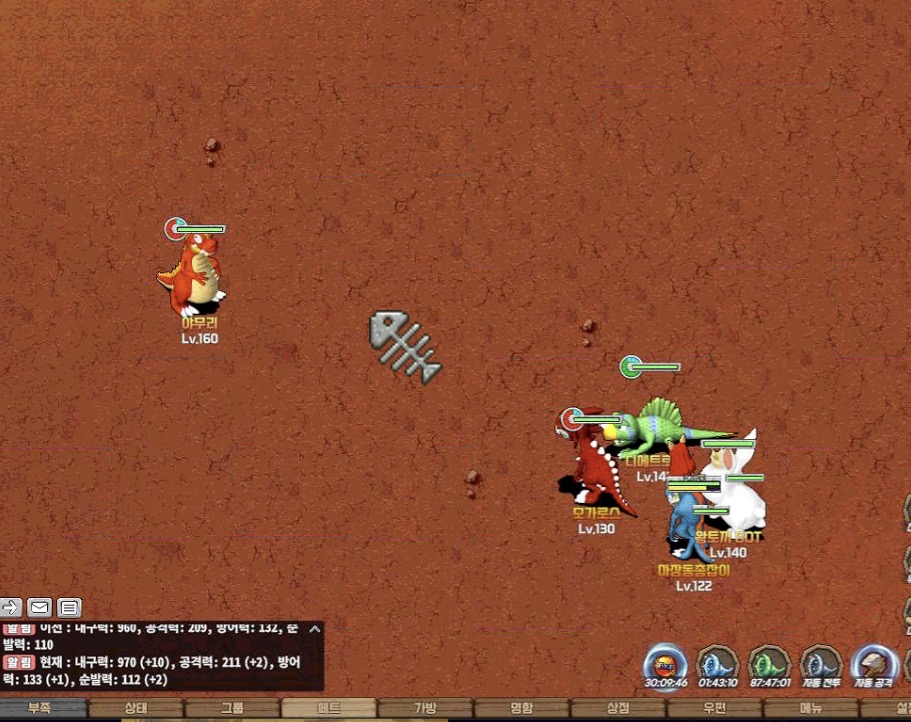Toggle the 자동 전투 auto-battle icon

820,664
